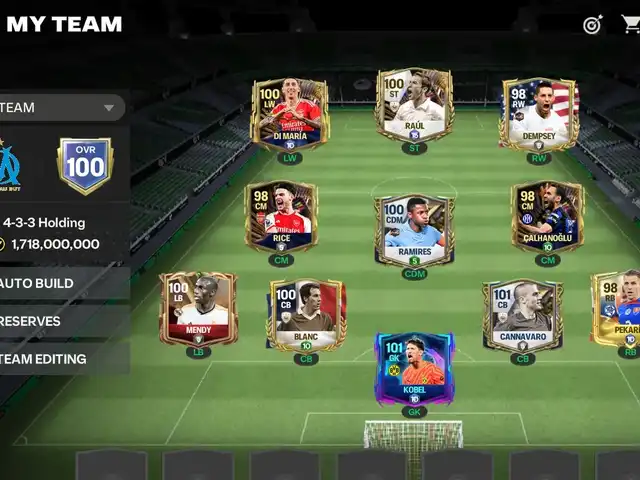
Task: Tap the OVR 100 team rating badge
Action: coord(85,165)
